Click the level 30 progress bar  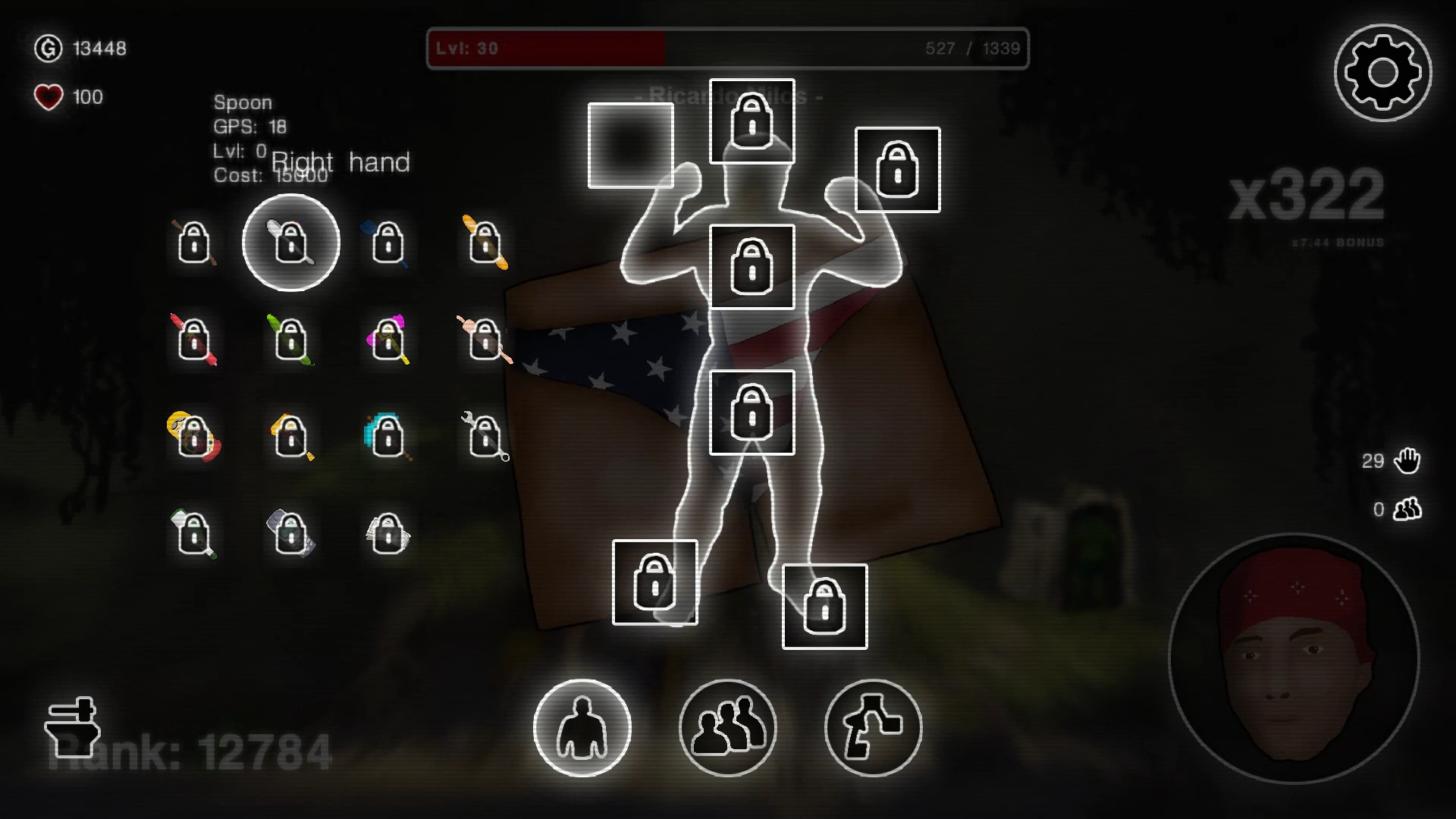tap(728, 49)
